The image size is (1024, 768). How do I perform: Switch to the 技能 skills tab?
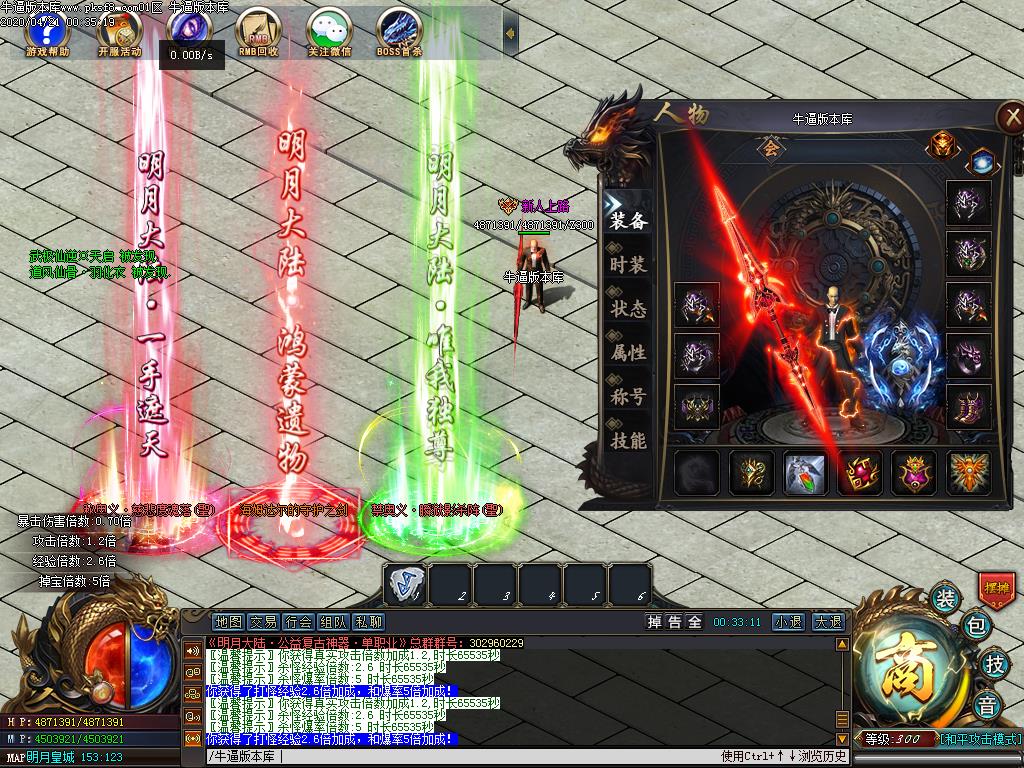(628, 441)
